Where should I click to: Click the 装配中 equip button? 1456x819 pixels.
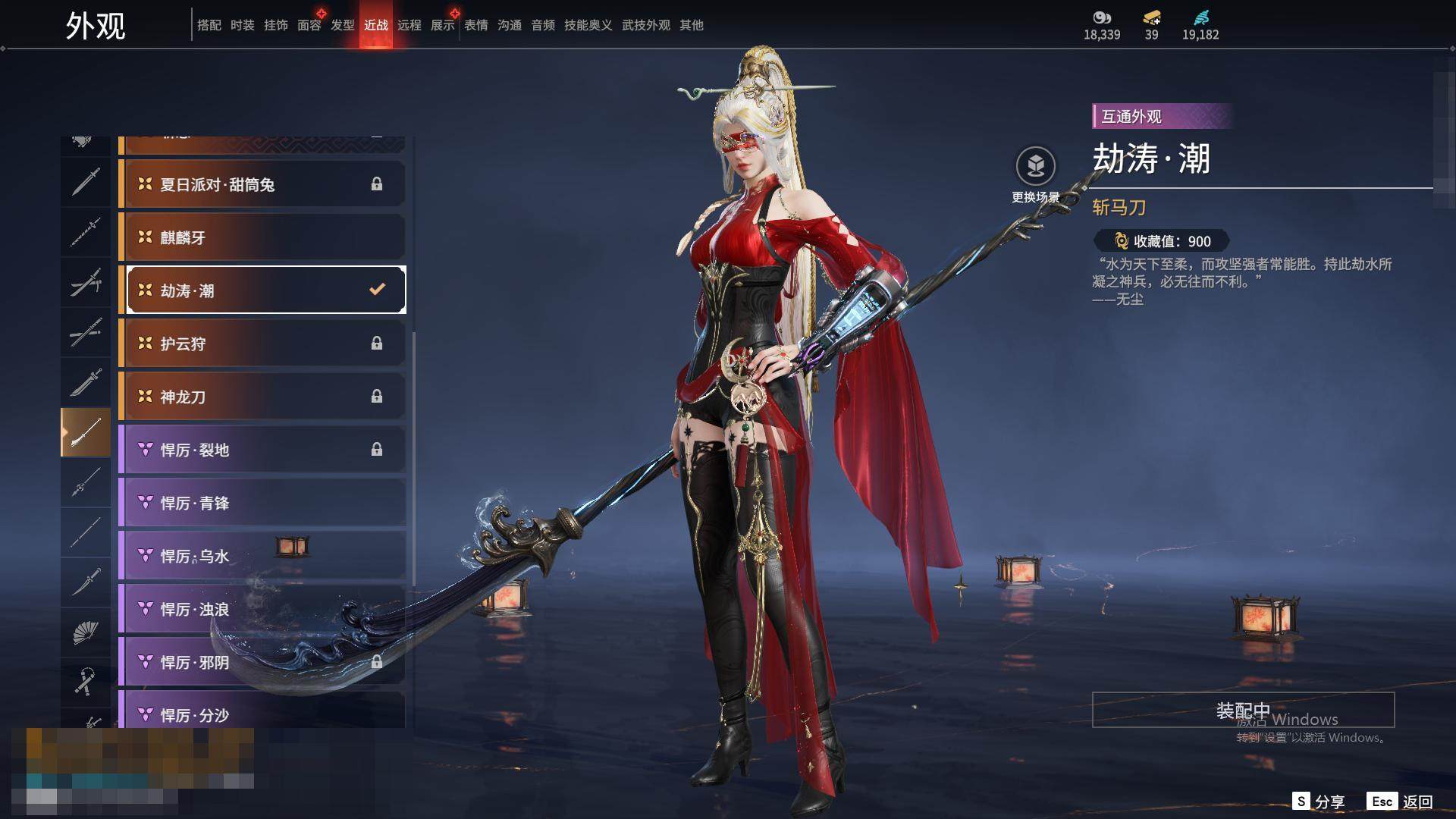[1243, 710]
